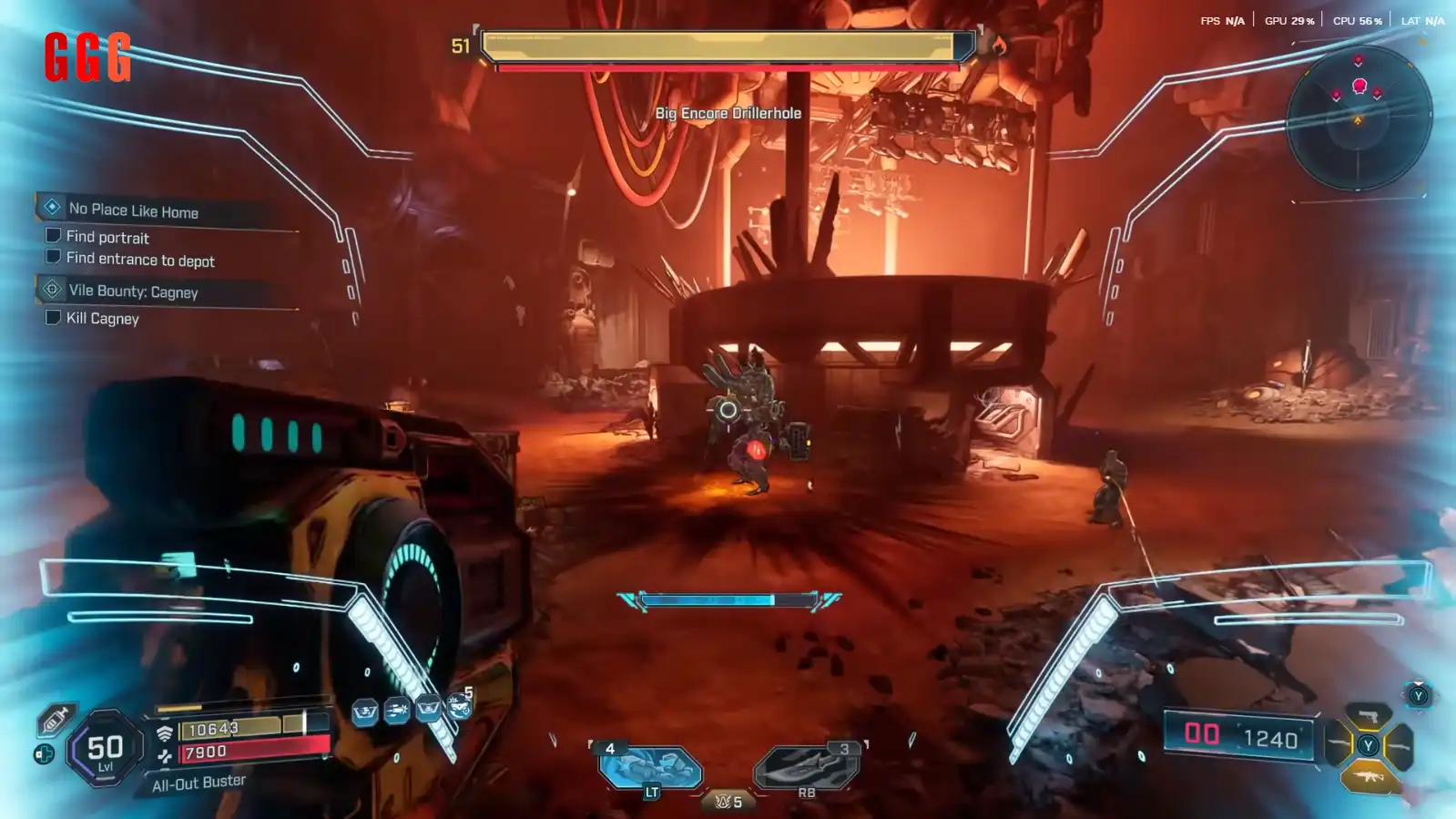Activate the blue action skill icon
The image size is (1456, 819).
click(649, 767)
